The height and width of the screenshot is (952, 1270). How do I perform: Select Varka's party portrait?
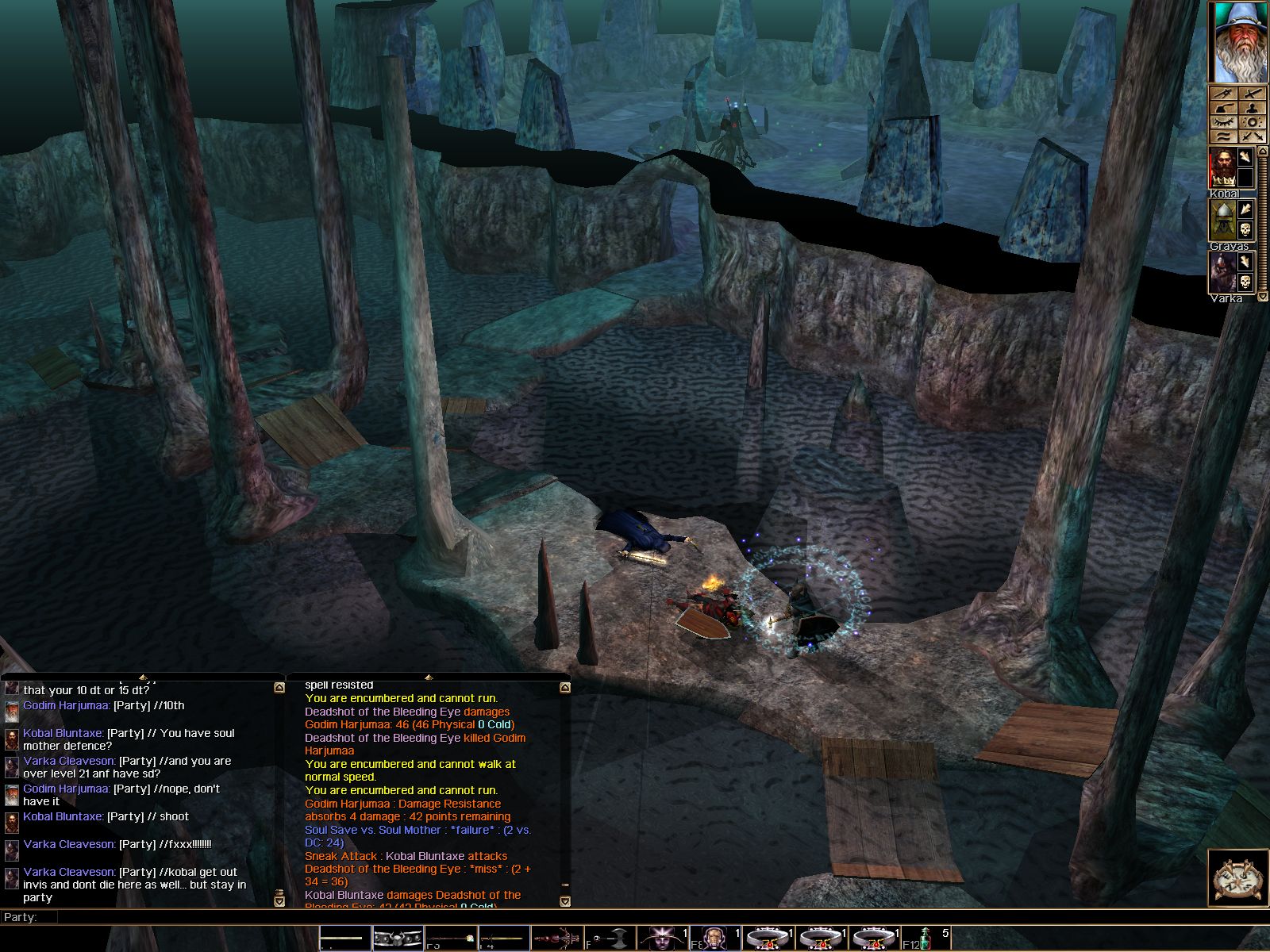(1222, 272)
